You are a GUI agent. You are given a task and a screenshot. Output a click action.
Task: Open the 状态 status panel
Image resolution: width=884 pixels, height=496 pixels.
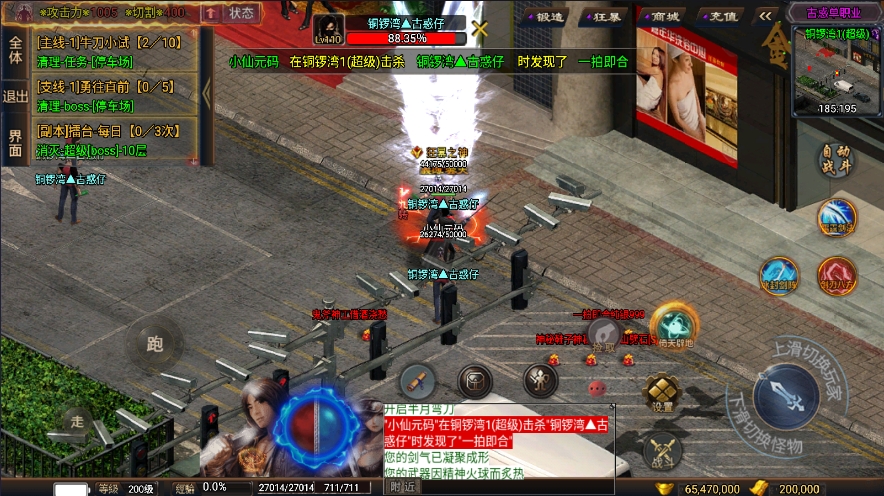241,13
